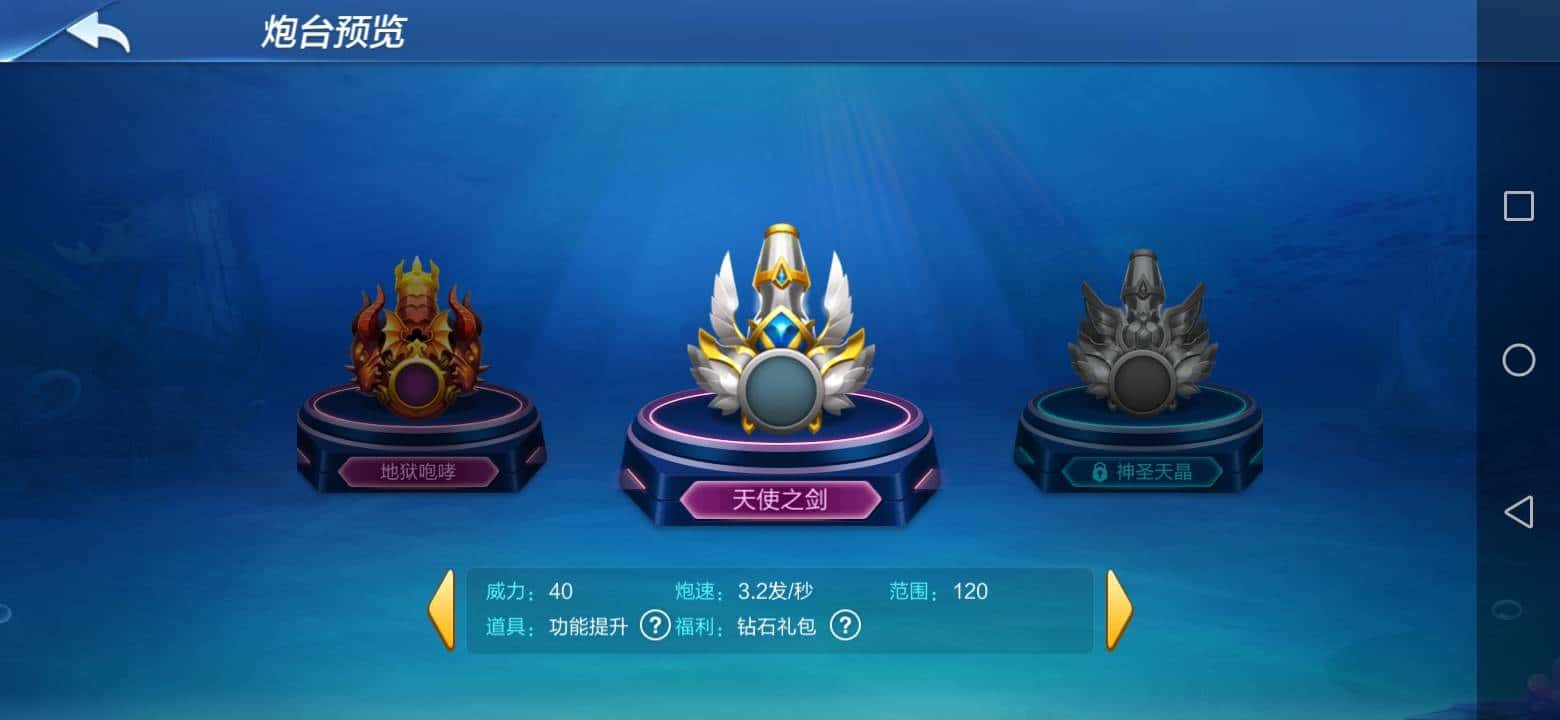Tap the right yellow arrow for next turret
Screen dimensions: 1560x720
coord(1119,608)
